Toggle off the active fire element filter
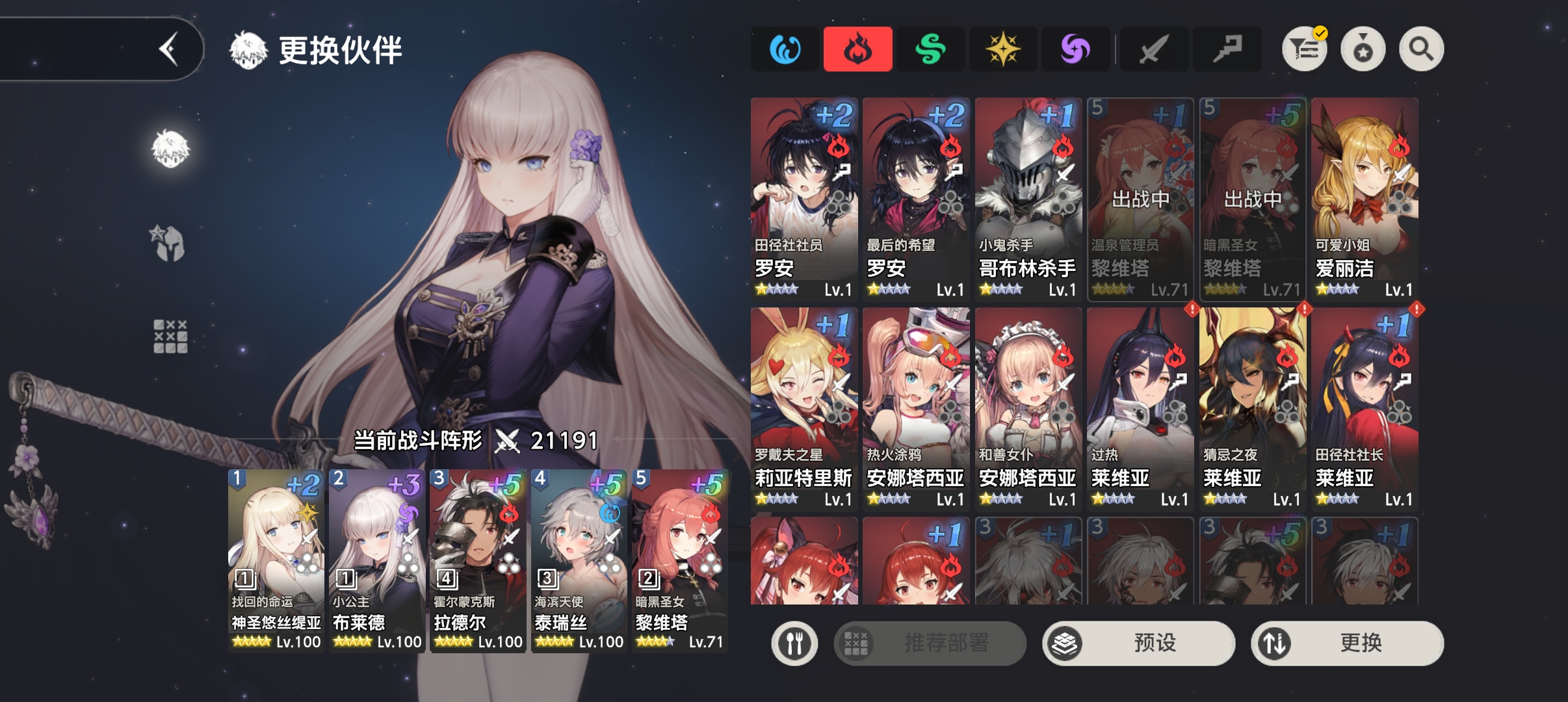1568x702 pixels. (x=858, y=49)
